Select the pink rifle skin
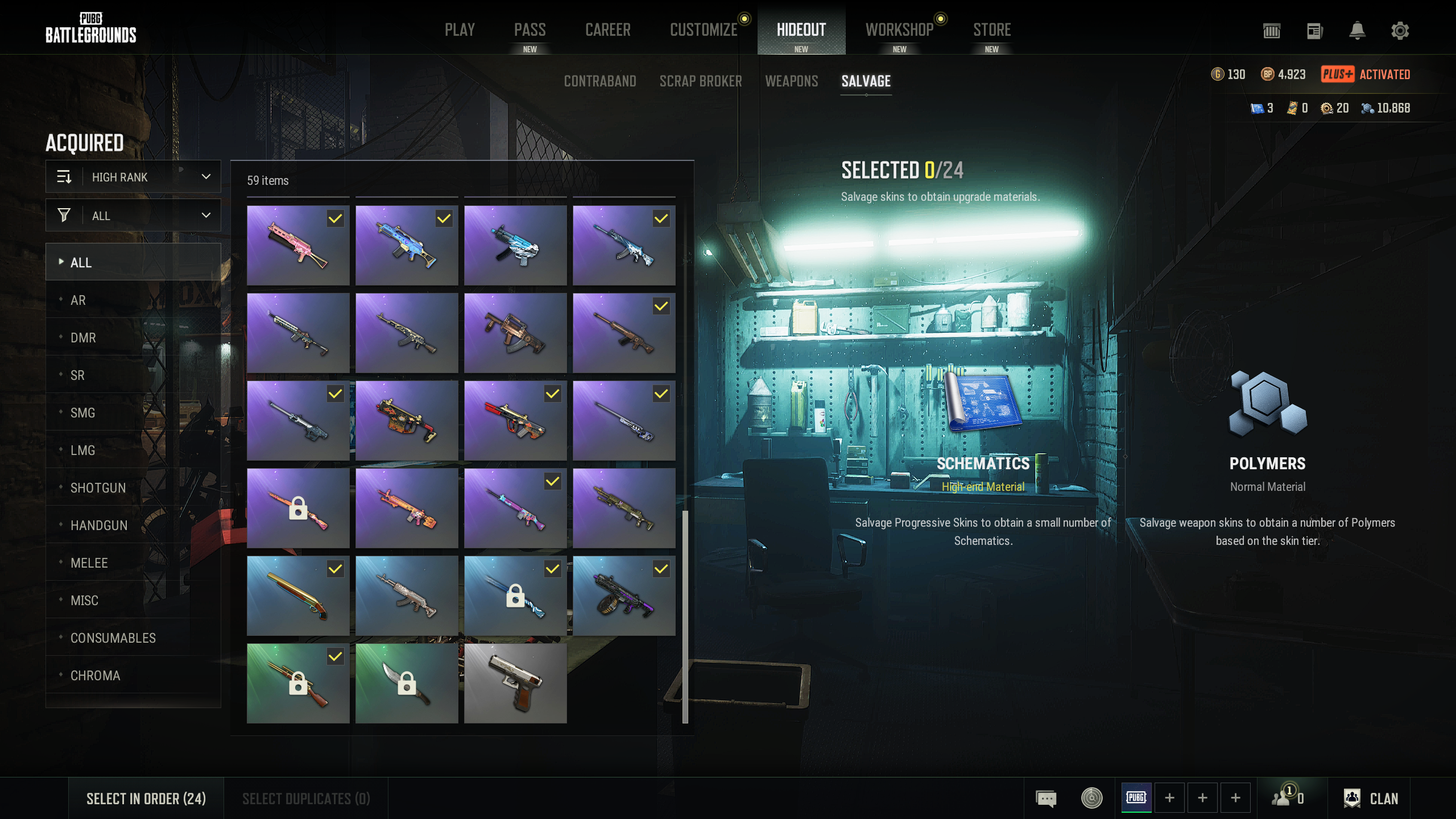Viewport: 1456px width, 819px height. tap(297, 245)
